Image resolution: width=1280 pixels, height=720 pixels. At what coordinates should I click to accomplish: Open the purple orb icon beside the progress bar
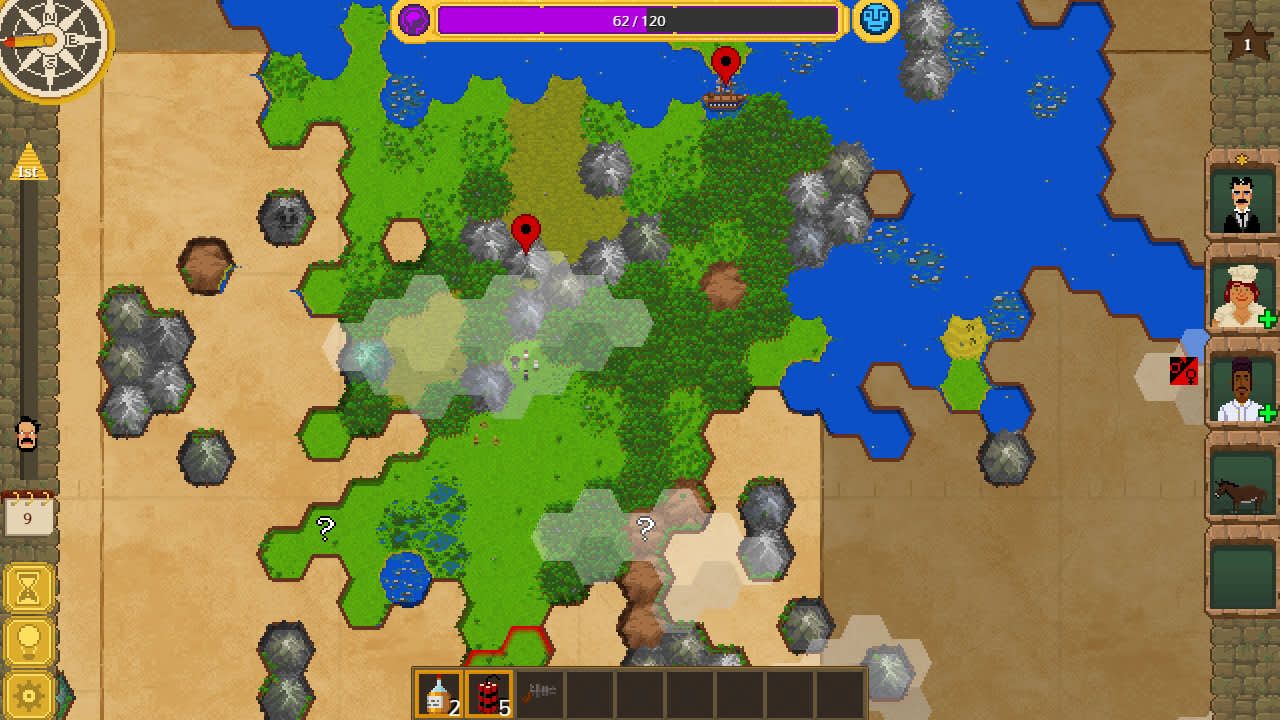[414, 18]
